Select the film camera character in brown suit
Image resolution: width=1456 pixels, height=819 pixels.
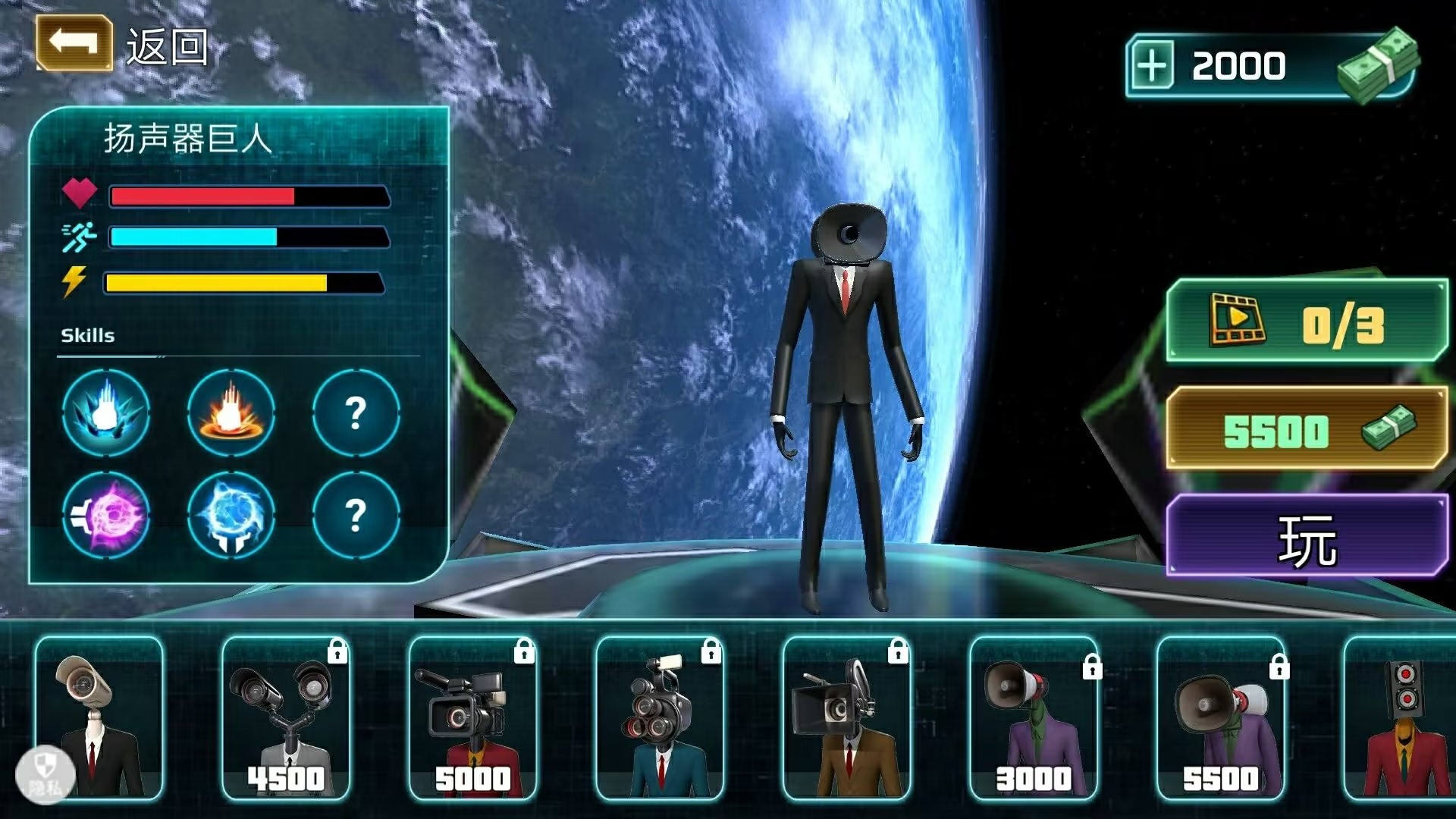coord(846,717)
